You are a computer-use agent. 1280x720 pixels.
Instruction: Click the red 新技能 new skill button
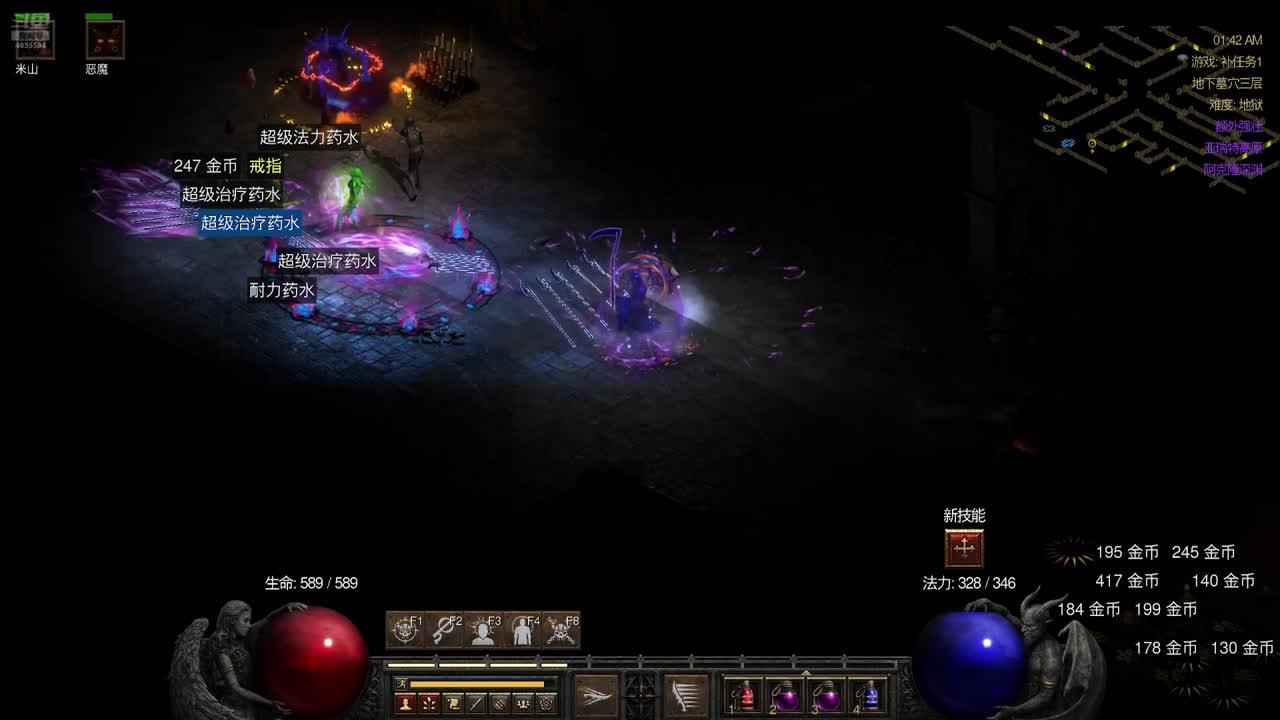(964, 548)
